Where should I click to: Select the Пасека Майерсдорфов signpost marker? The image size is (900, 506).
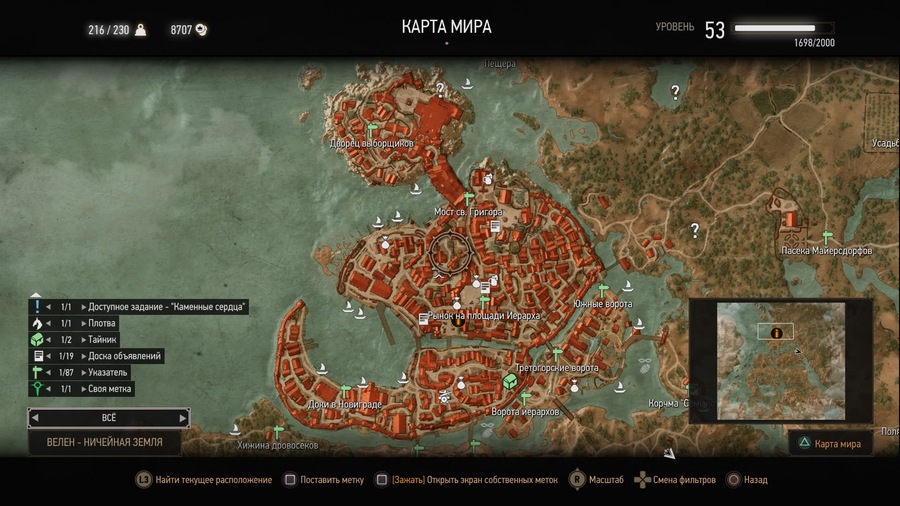point(826,237)
